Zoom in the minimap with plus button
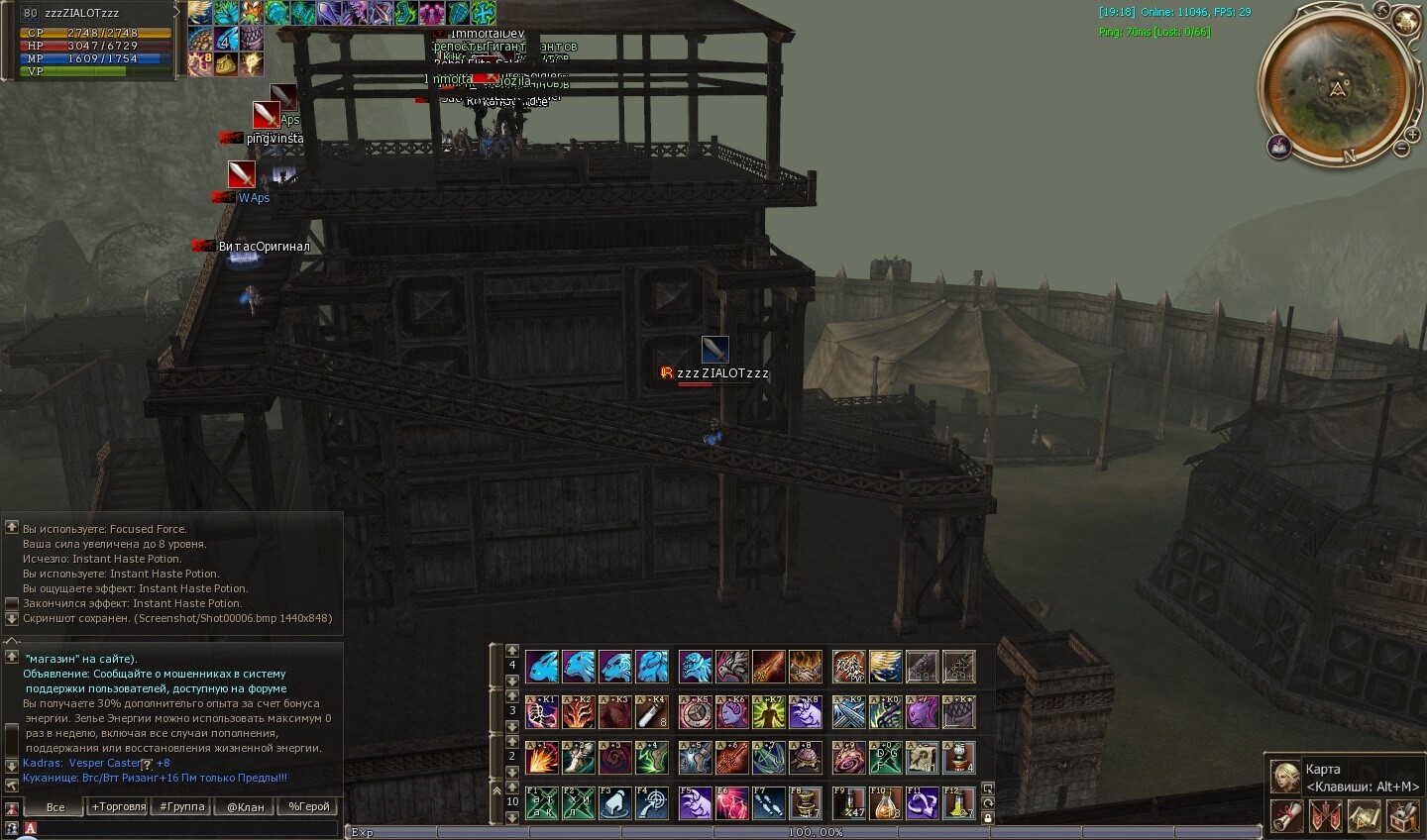The image size is (1427, 840). click(x=1412, y=133)
